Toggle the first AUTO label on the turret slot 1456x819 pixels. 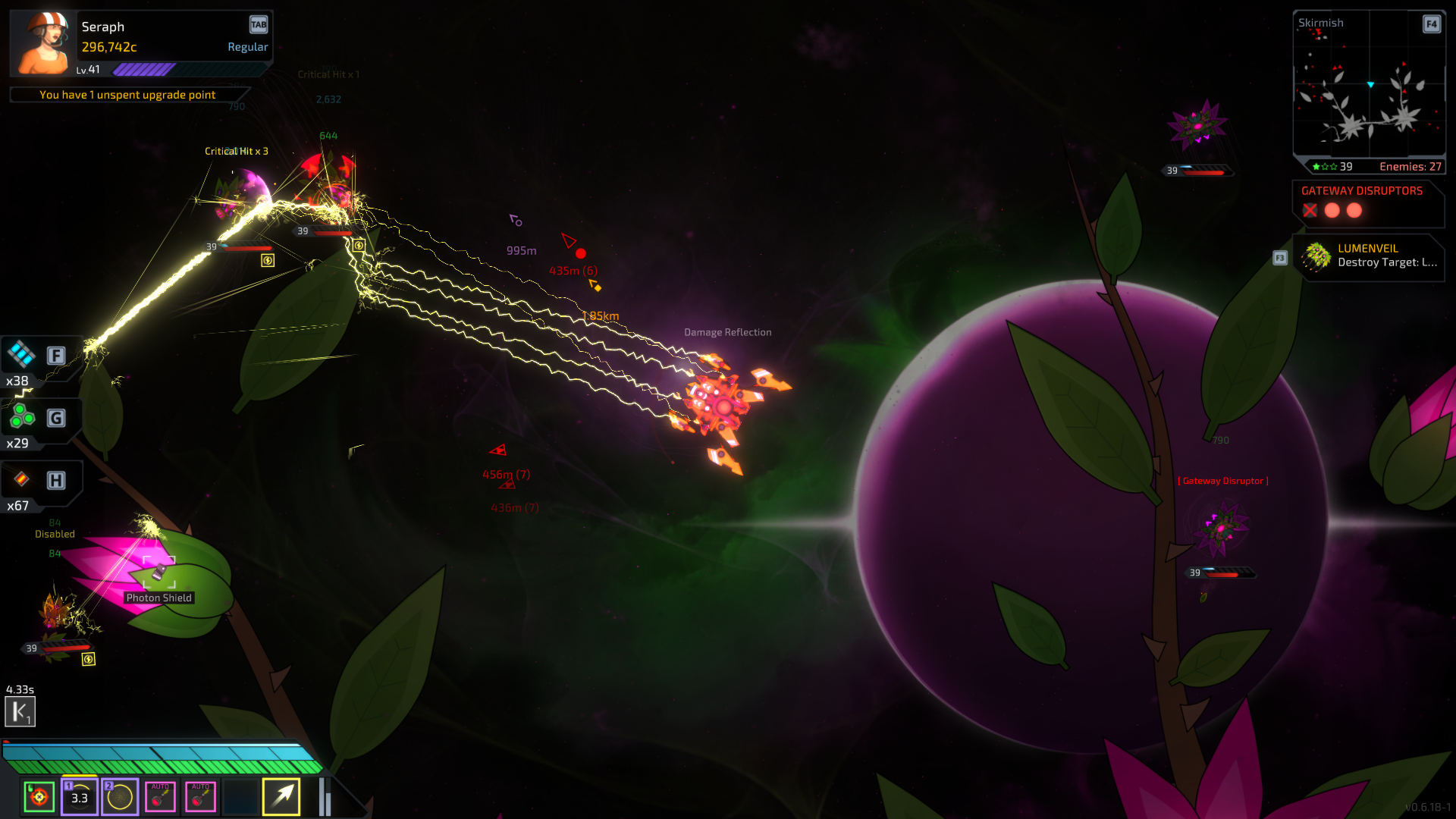click(160, 787)
